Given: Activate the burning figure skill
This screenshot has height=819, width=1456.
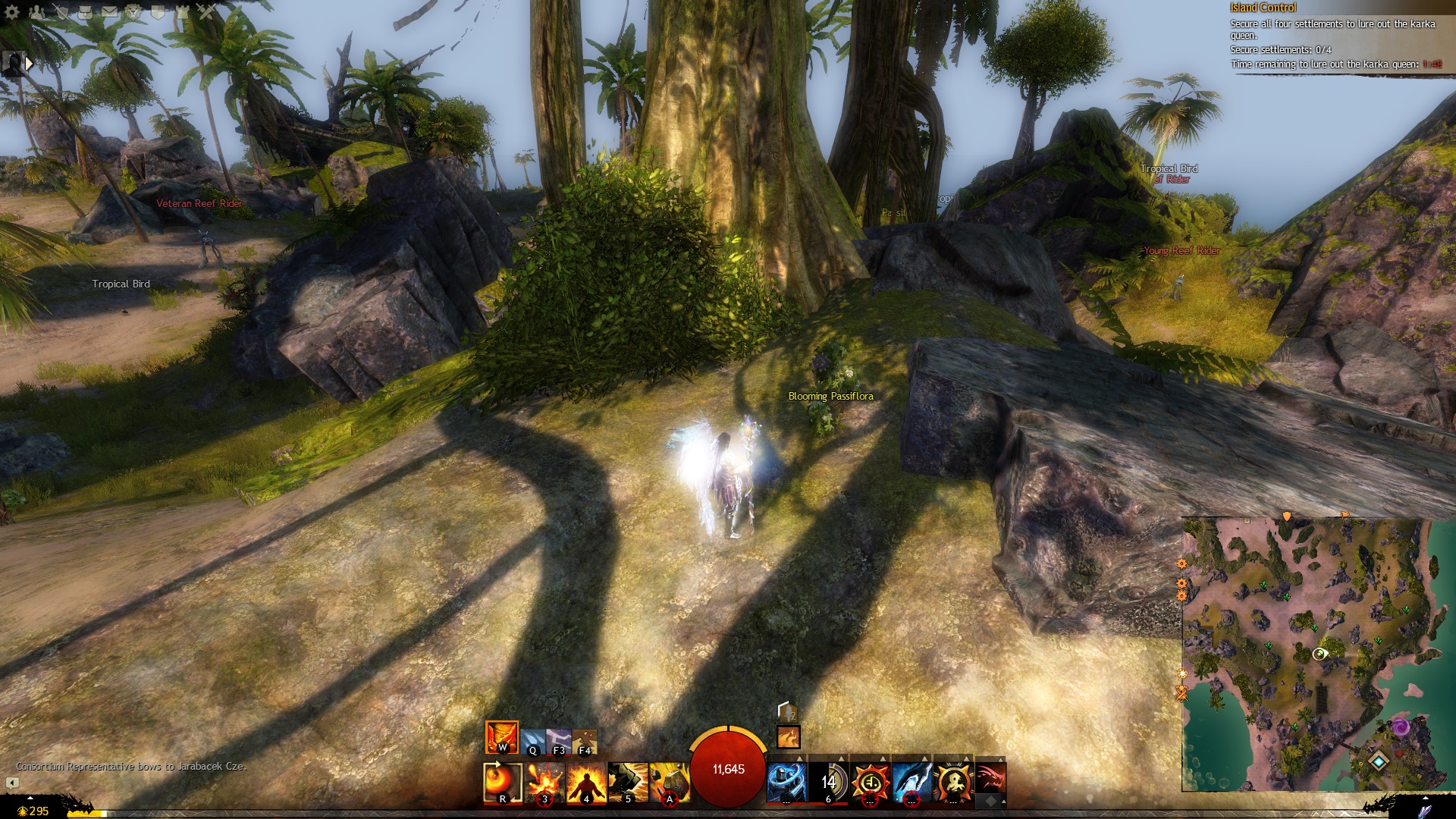Looking at the screenshot, I should (586, 782).
